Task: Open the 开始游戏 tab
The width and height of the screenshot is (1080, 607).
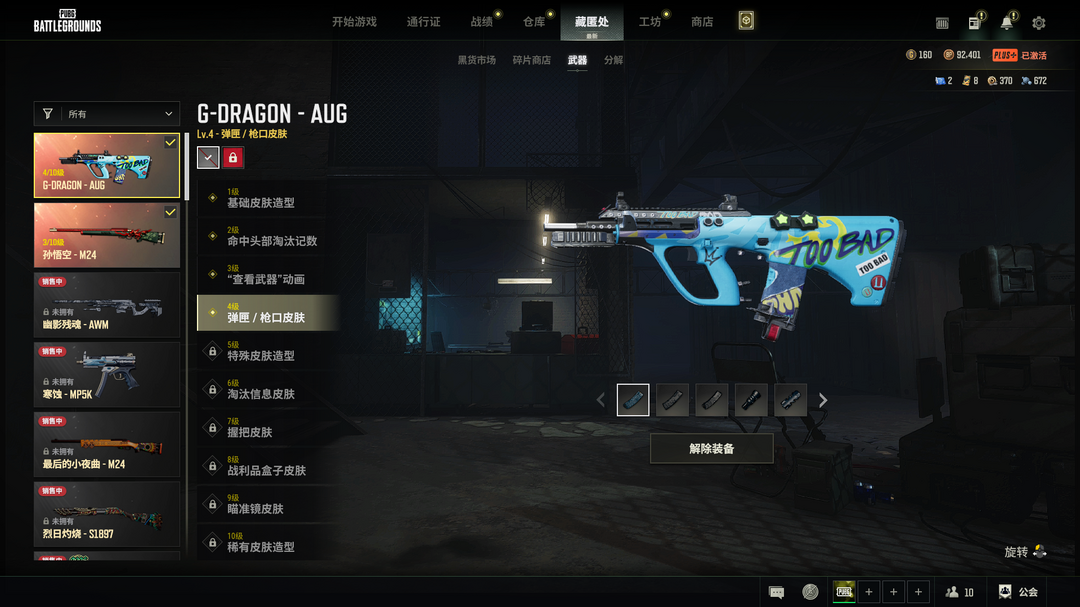Action: 354,22
